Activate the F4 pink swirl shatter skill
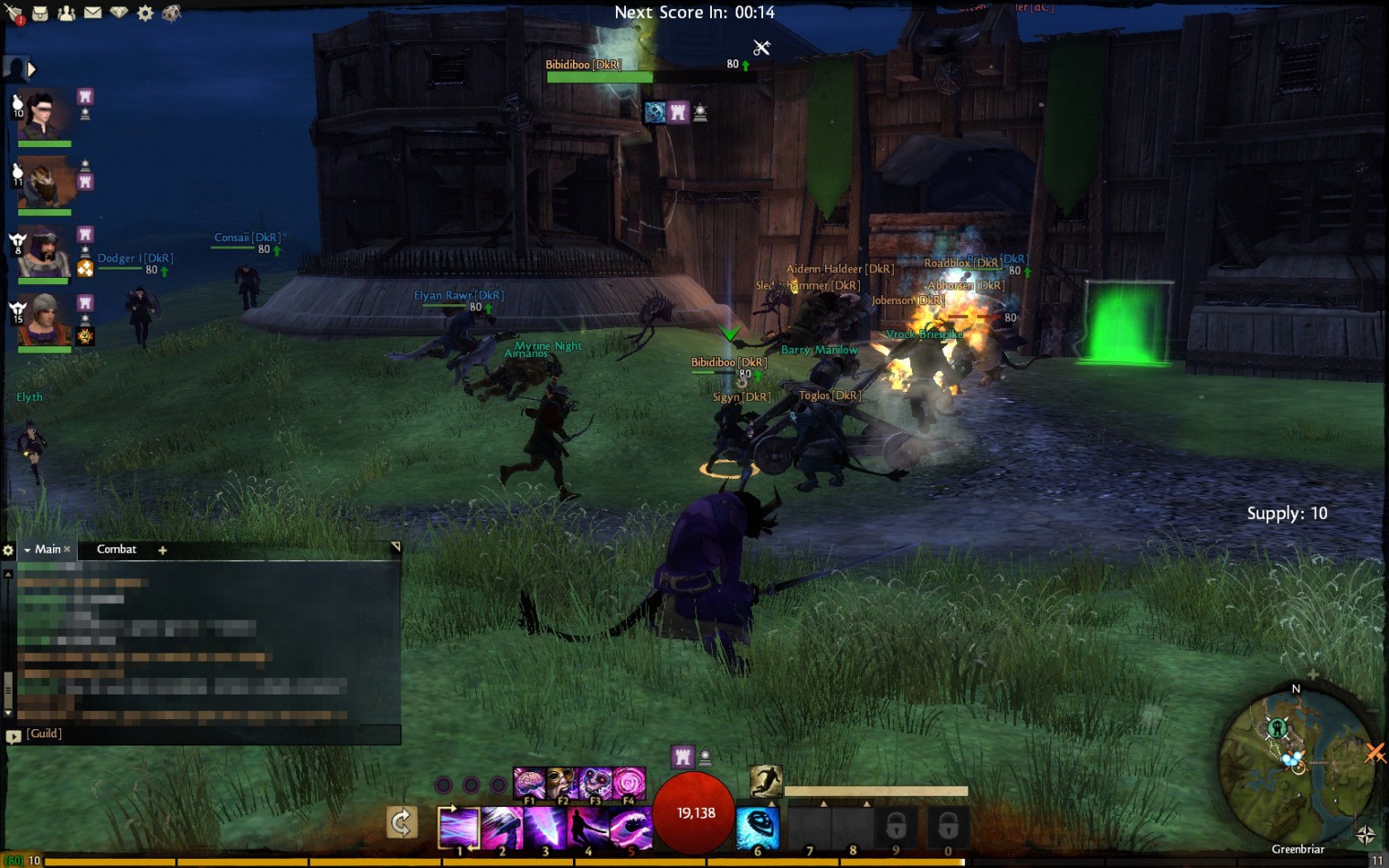 tap(629, 783)
